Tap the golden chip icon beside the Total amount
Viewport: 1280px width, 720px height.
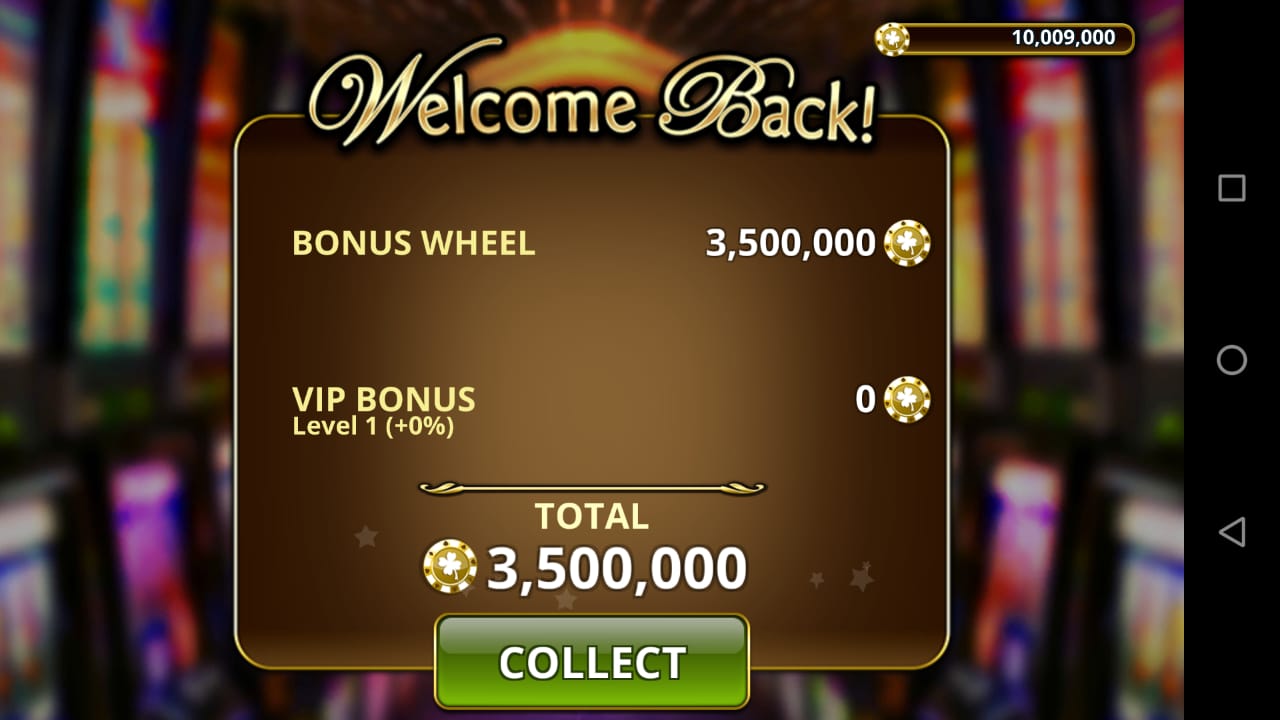click(x=449, y=566)
